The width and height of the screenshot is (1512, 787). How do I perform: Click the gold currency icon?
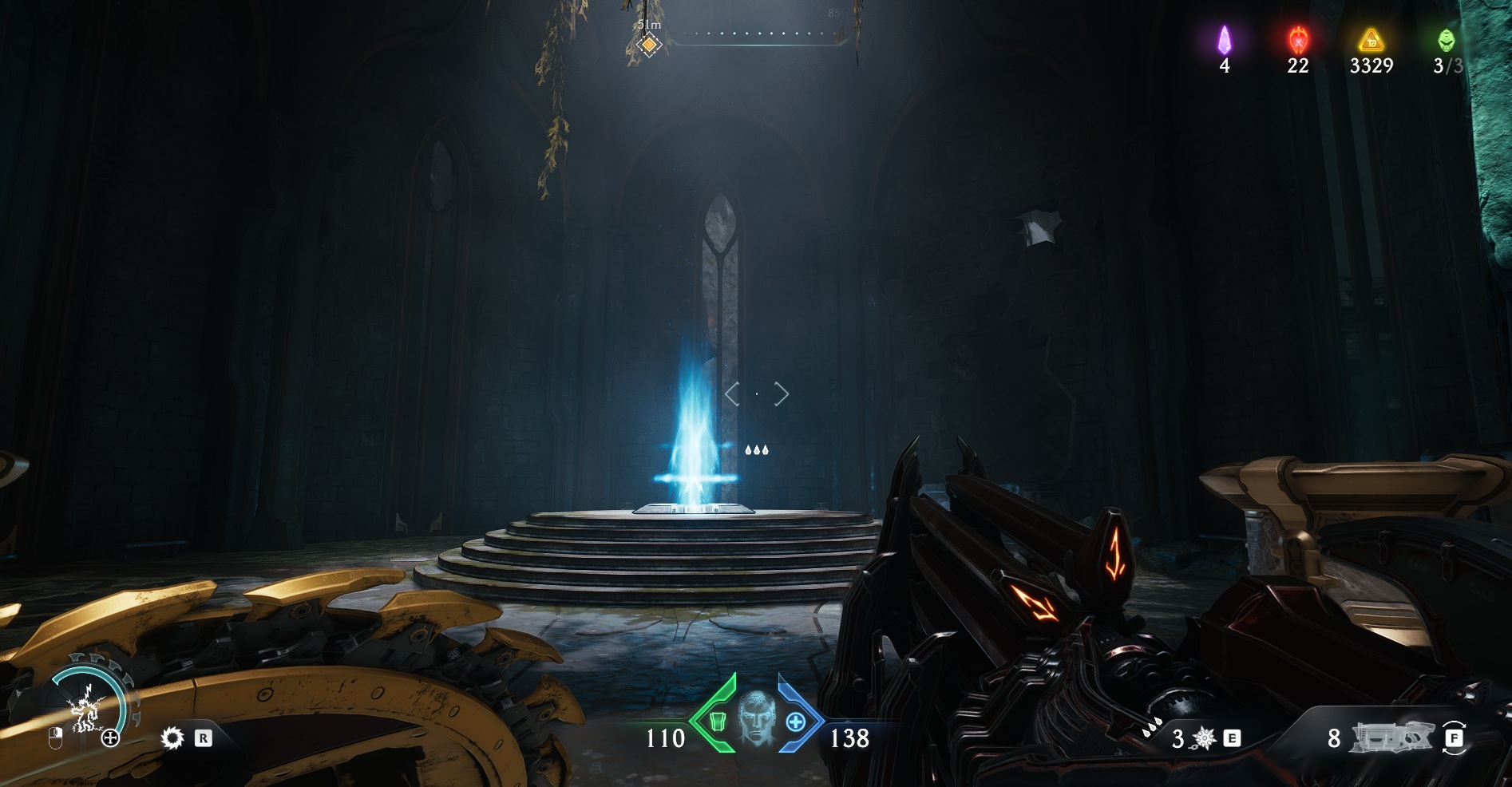1371,40
